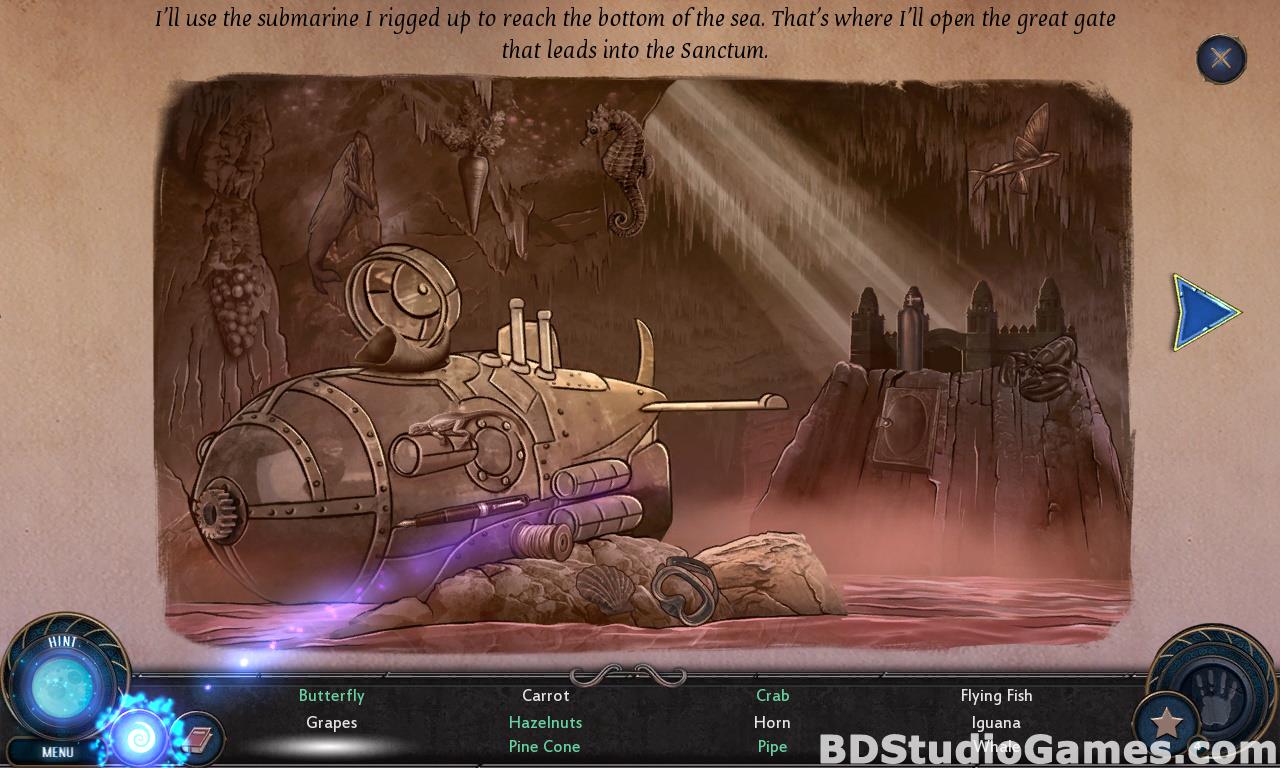The height and width of the screenshot is (768, 1280).
Task: Activate the blue spiral icon
Action: 140,738
